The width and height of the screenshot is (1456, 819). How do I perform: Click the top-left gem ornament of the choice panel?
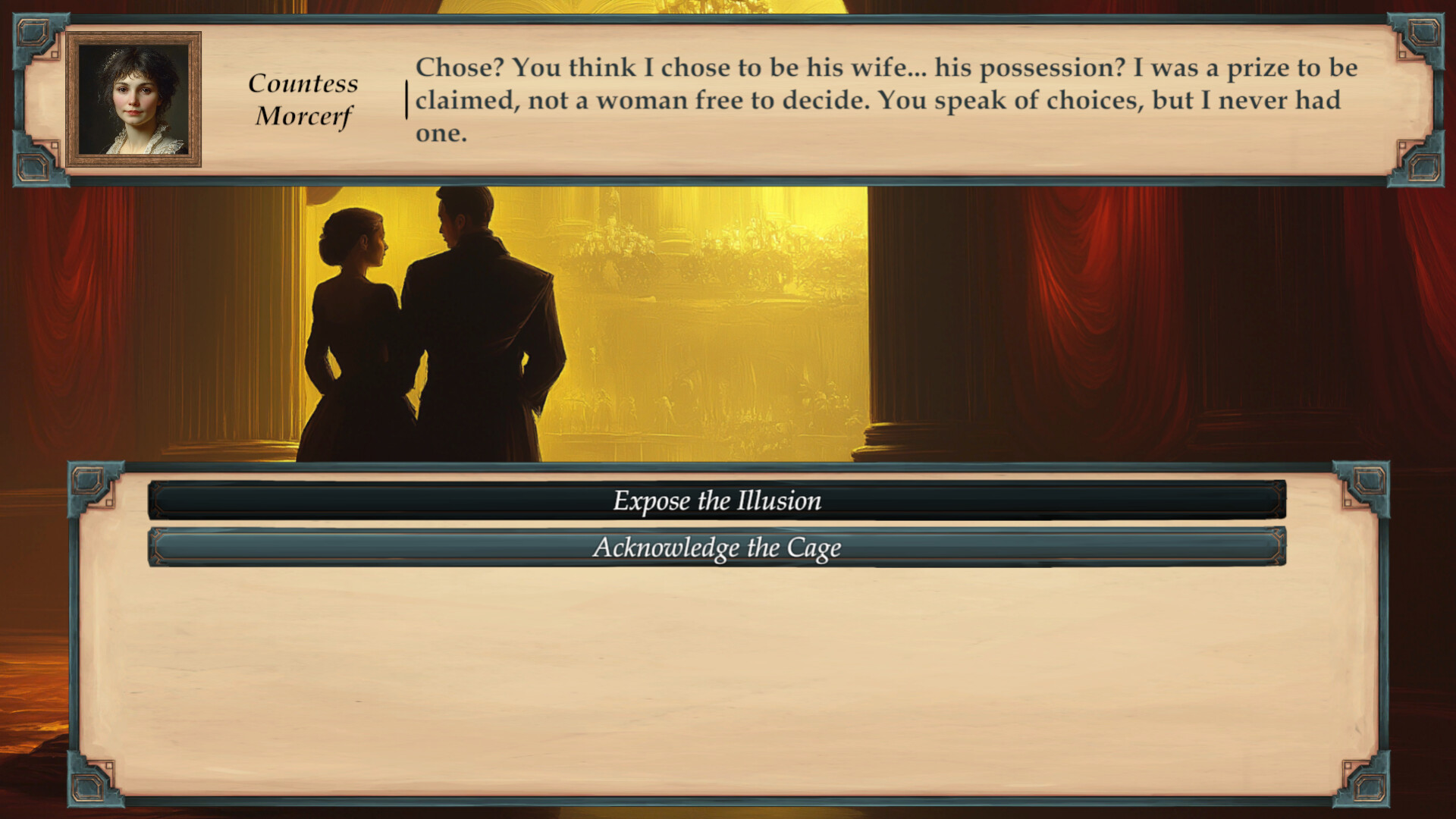(85, 481)
